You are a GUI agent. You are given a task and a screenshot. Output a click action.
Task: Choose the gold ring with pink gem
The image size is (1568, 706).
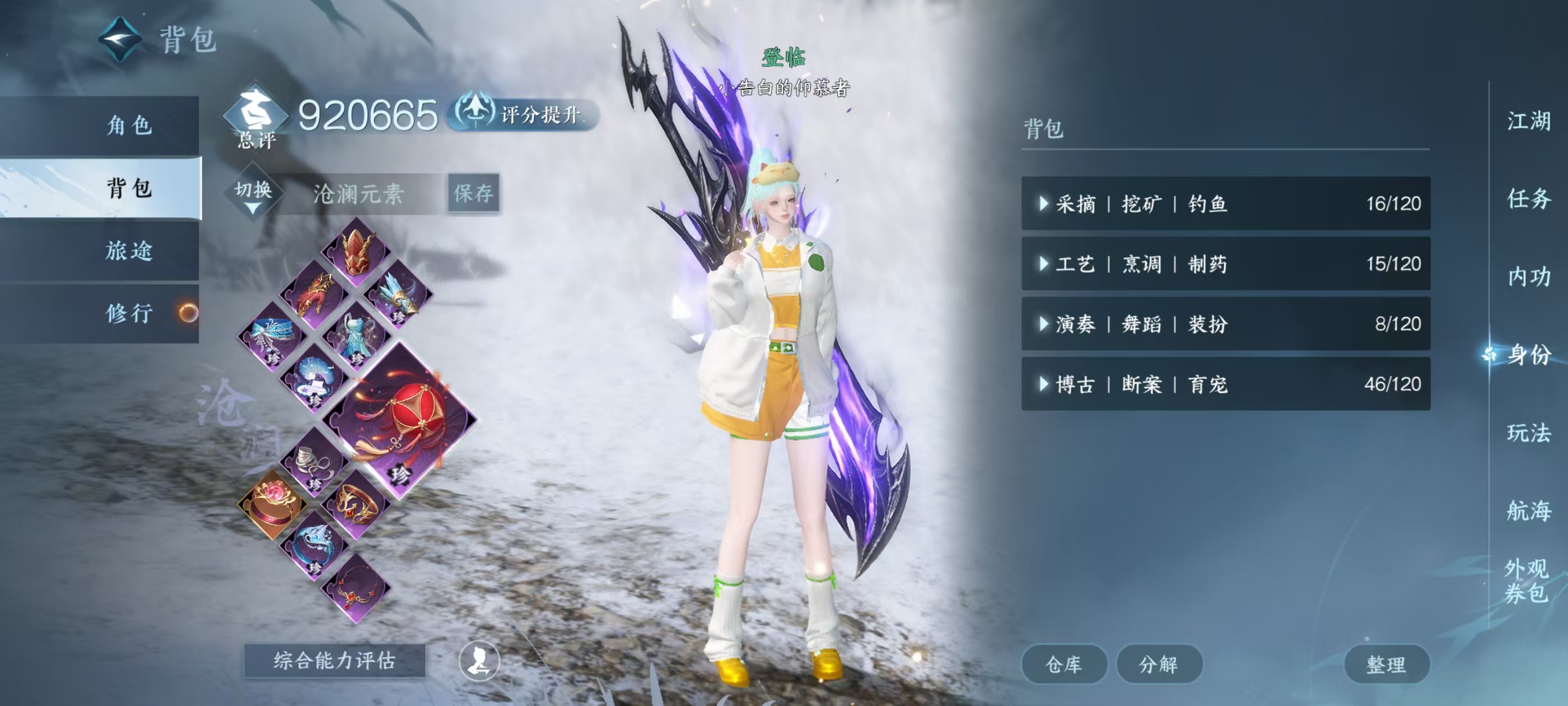272,504
